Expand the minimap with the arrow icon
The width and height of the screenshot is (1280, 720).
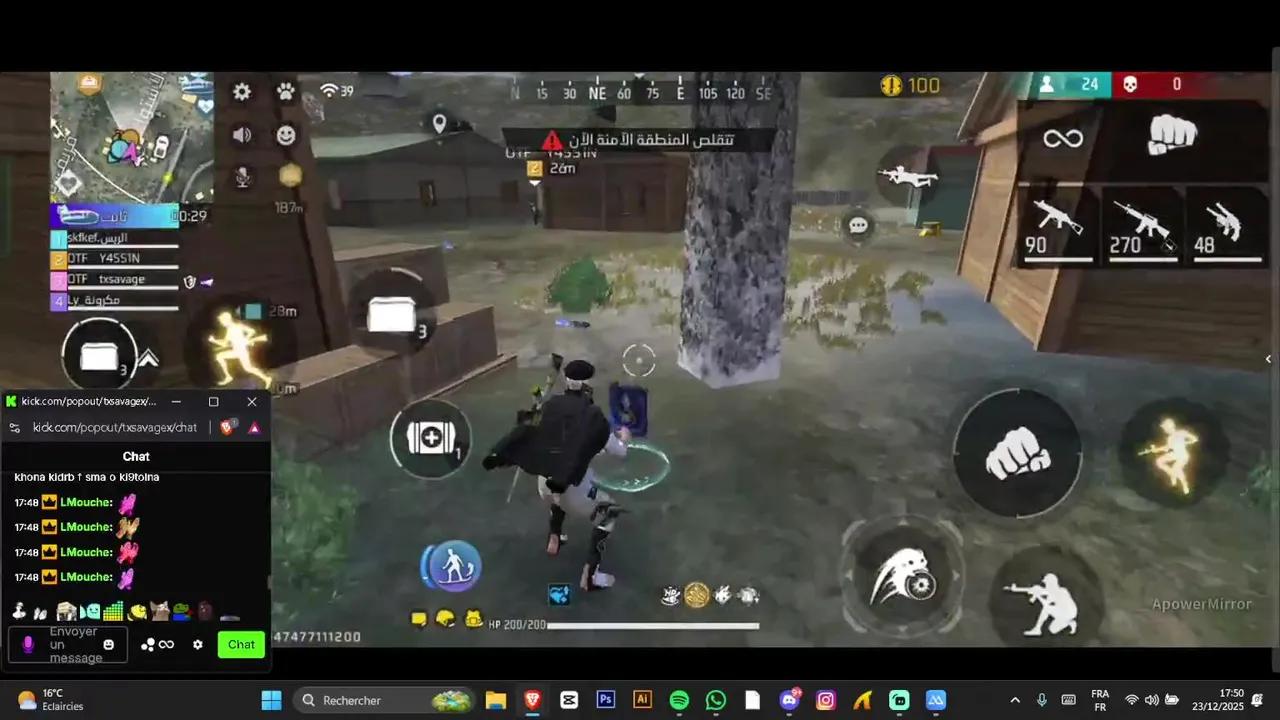coord(148,358)
